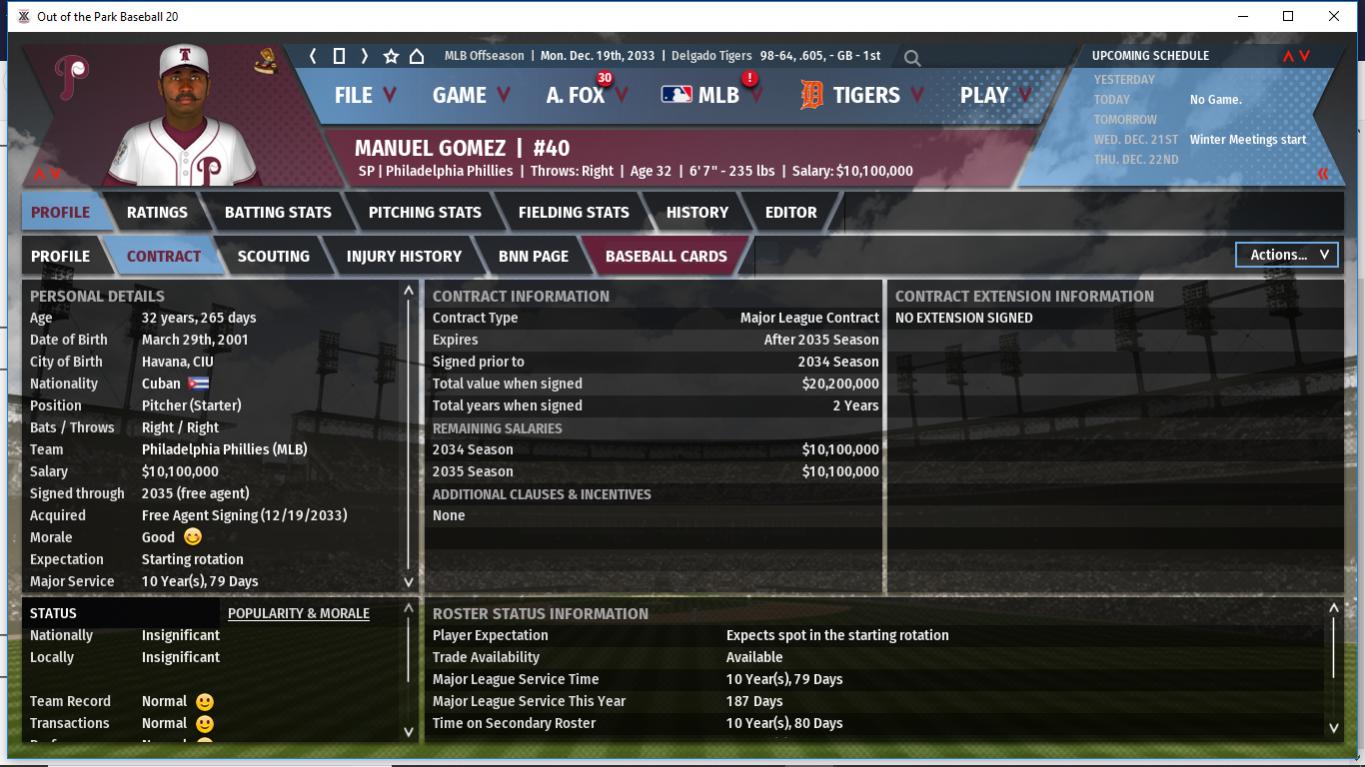The height and width of the screenshot is (767, 1365).
Task: Expand the Actions dropdown
Action: click(1287, 255)
